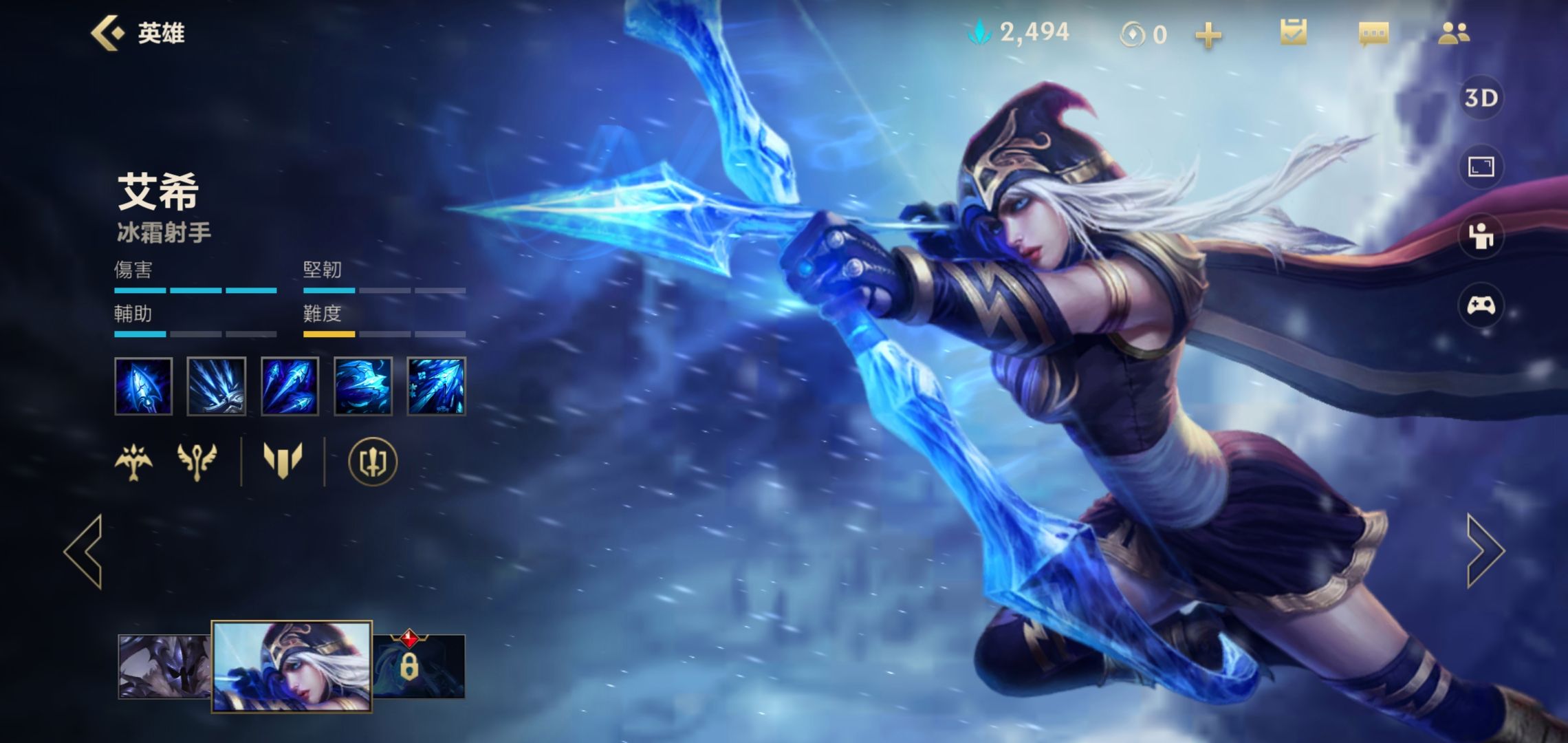Screen dimensions: 1568x743
Task: Click the circular trident emblem icon
Action: (372, 461)
